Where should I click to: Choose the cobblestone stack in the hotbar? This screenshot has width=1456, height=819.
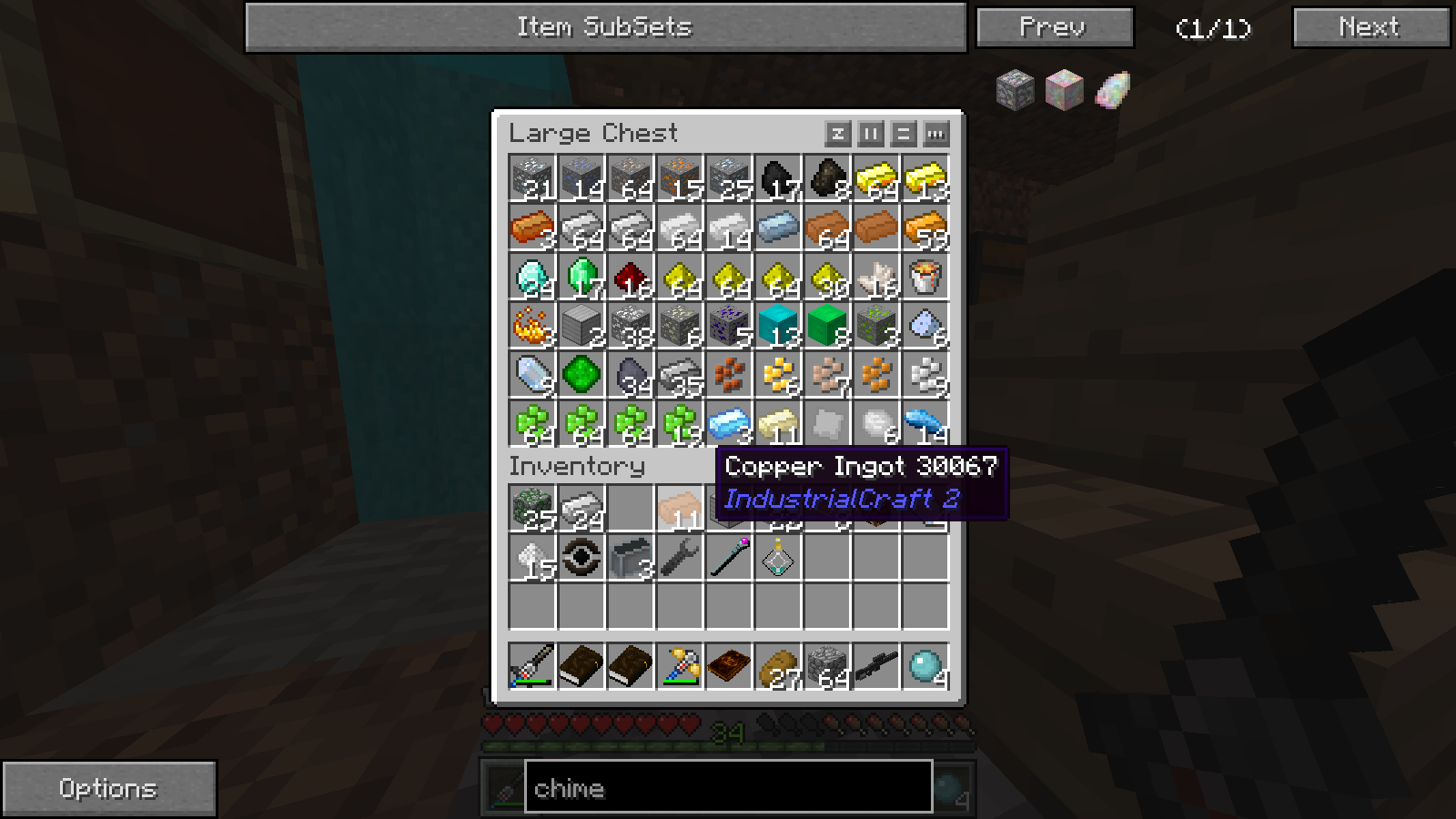[x=827, y=667]
